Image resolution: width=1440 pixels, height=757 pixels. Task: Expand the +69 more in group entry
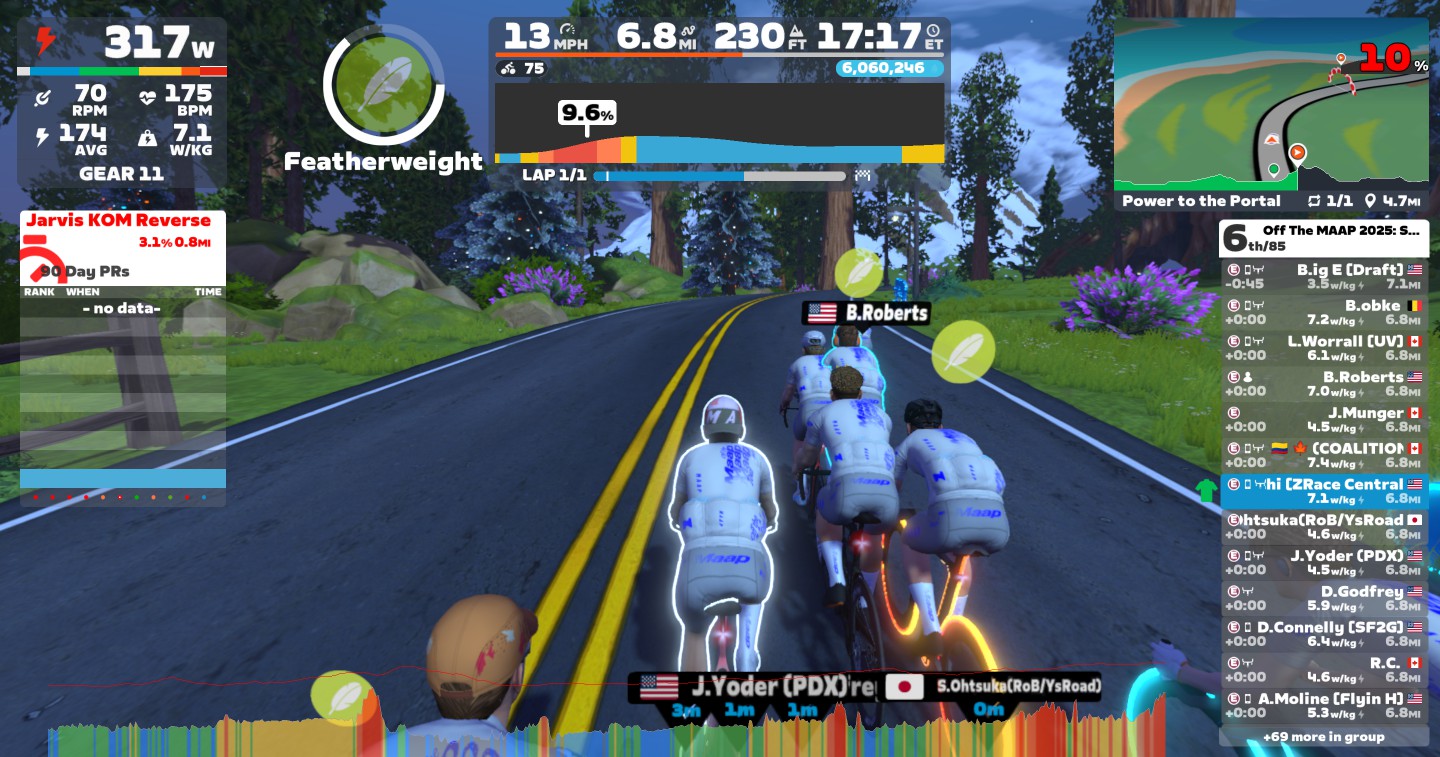1323,737
